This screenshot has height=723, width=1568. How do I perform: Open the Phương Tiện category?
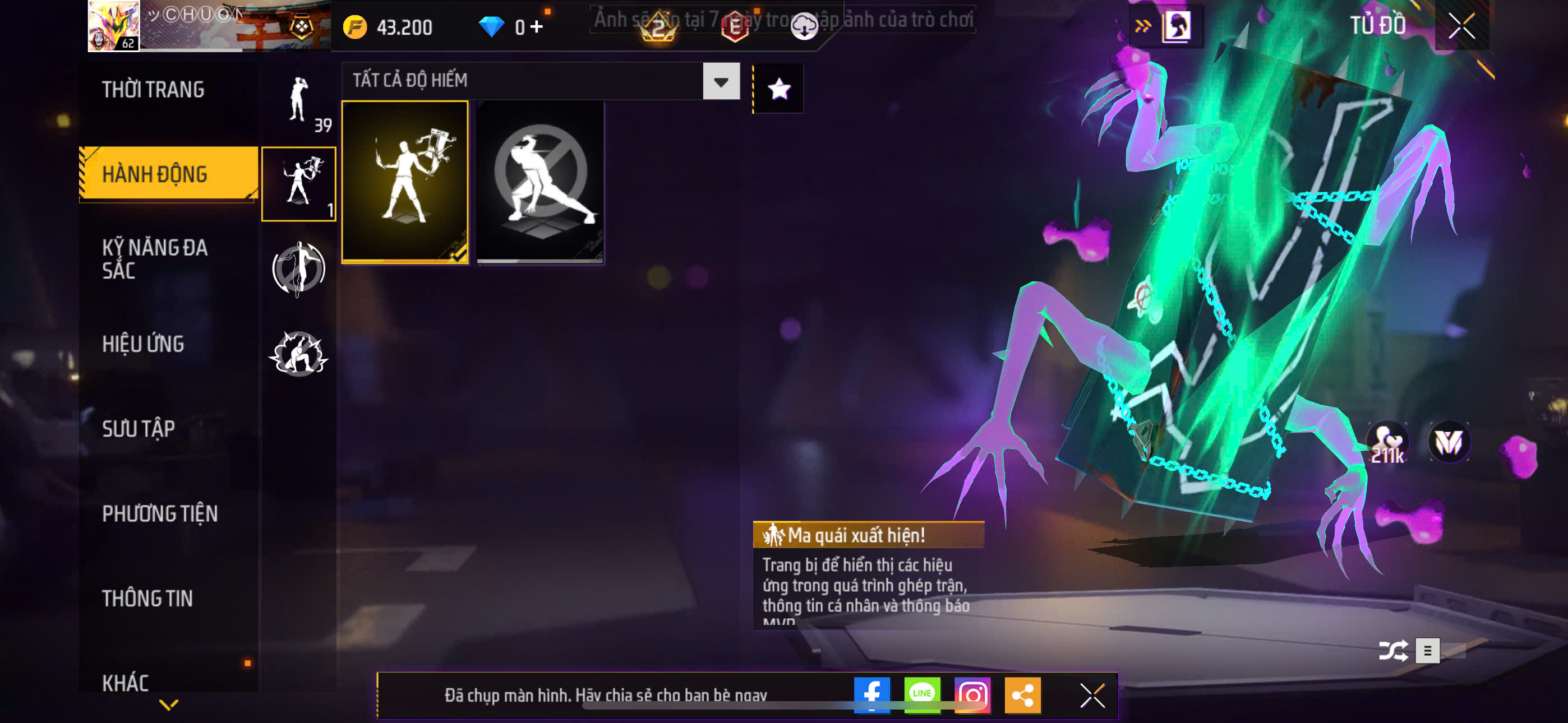click(x=159, y=513)
